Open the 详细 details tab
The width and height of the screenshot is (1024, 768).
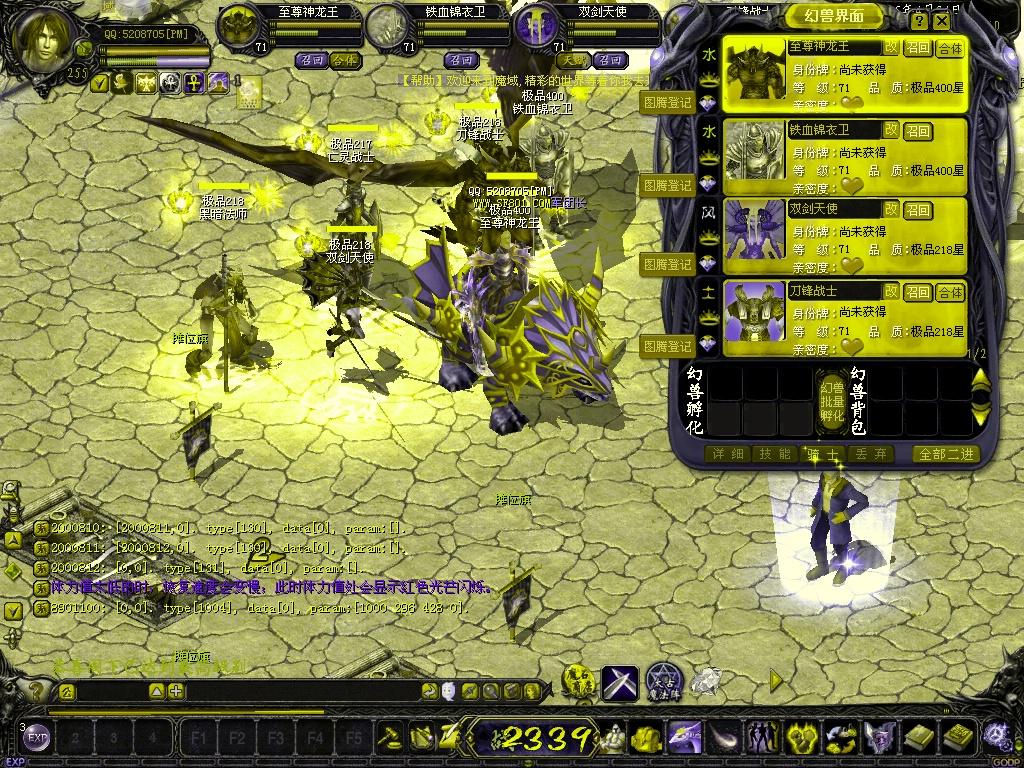(727, 454)
